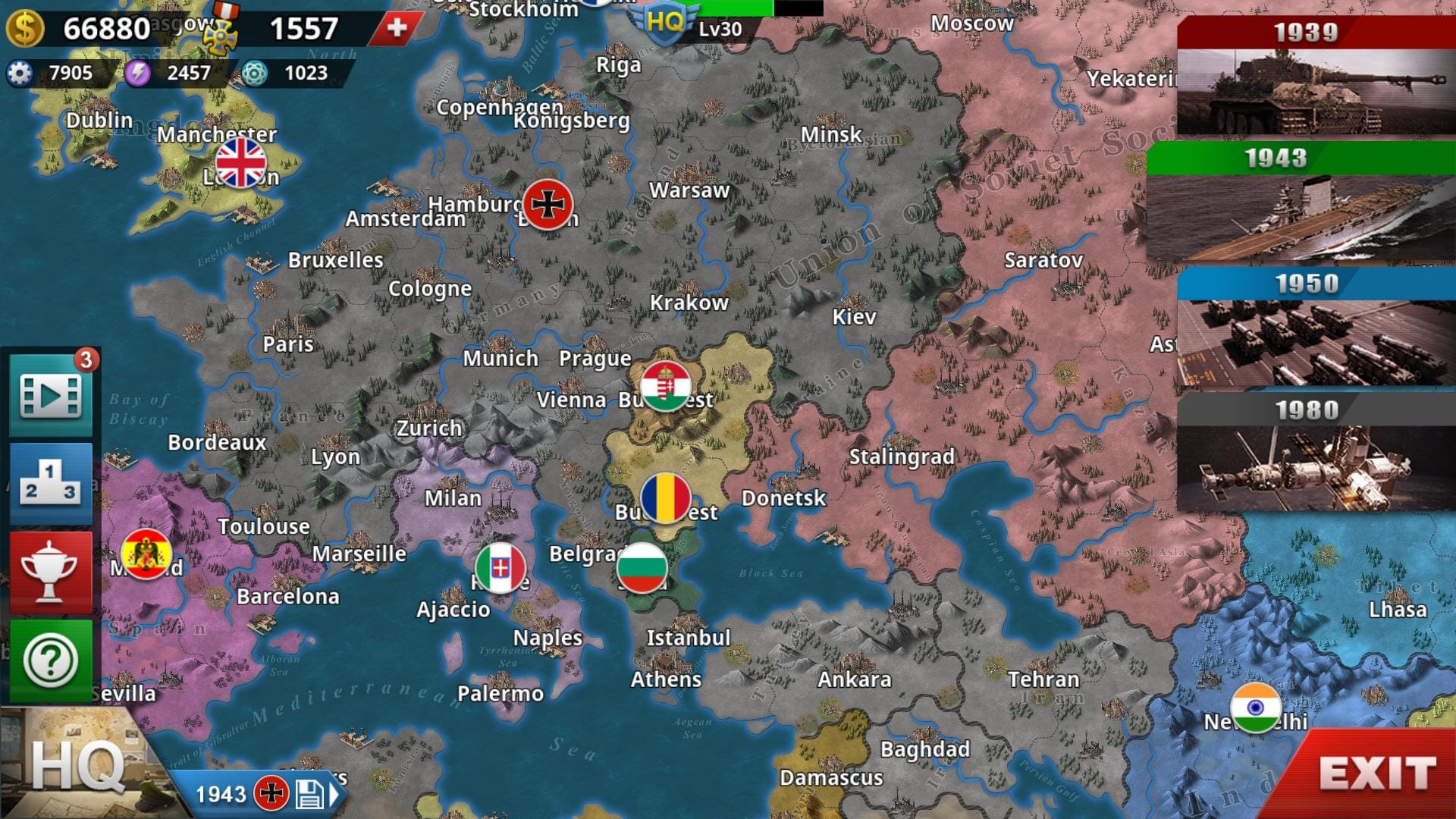Click the gear resource icon showing 7905
The image size is (1456, 819).
(x=20, y=74)
